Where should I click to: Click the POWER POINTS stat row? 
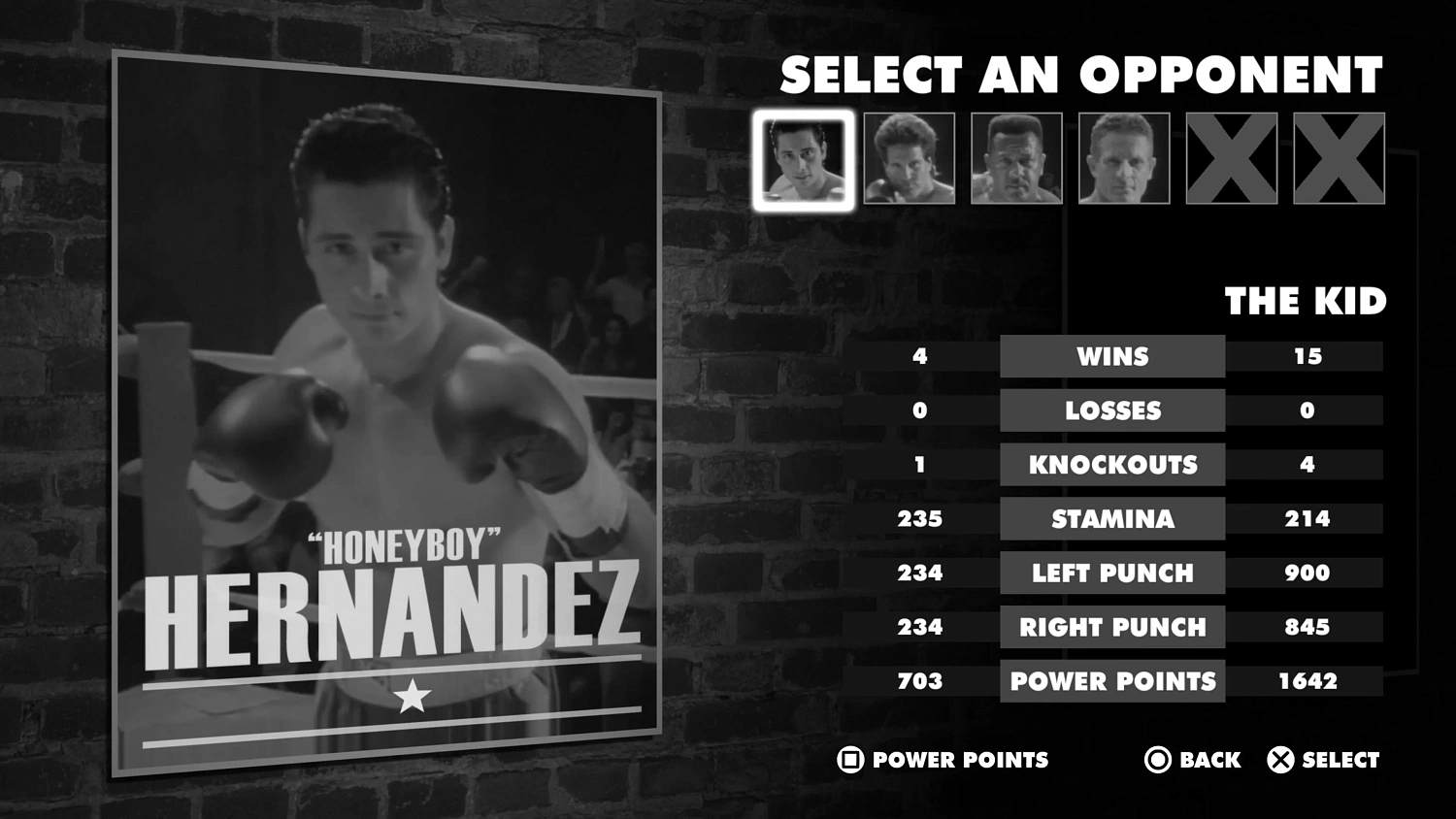click(x=1112, y=681)
